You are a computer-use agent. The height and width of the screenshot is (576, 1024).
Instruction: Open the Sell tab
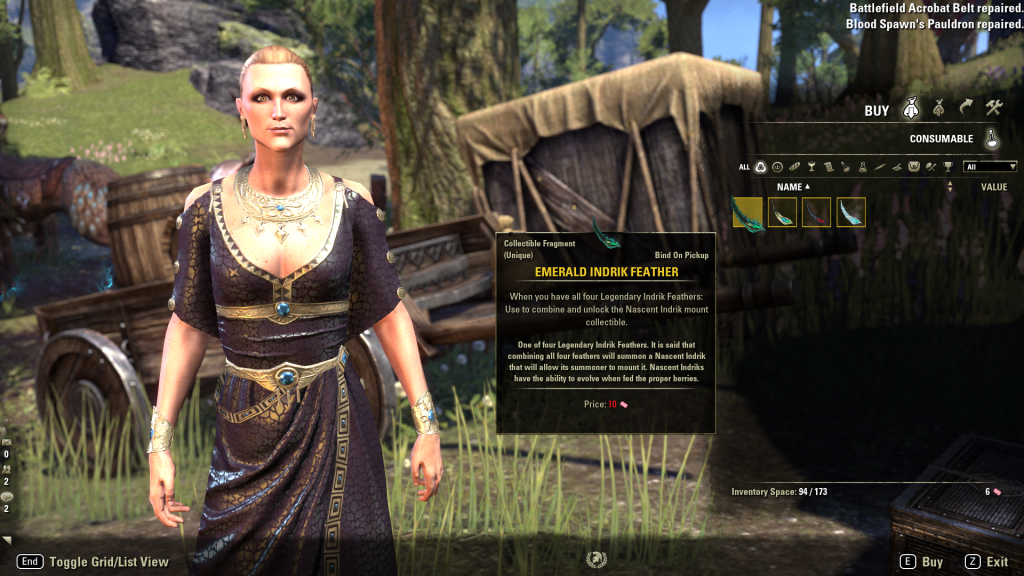pyautogui.click(x=938, y=108)
